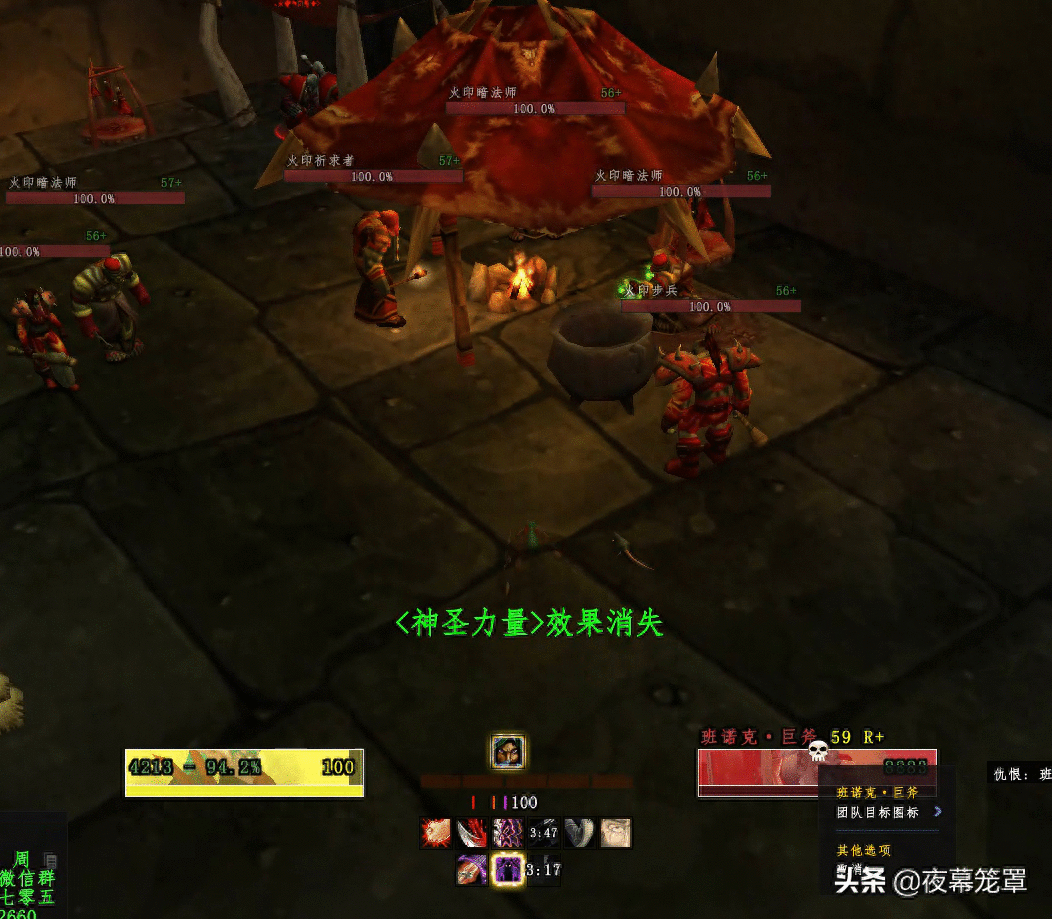
Task: Use the grey curved horn ability icon
Action: [x=580, y=833]
